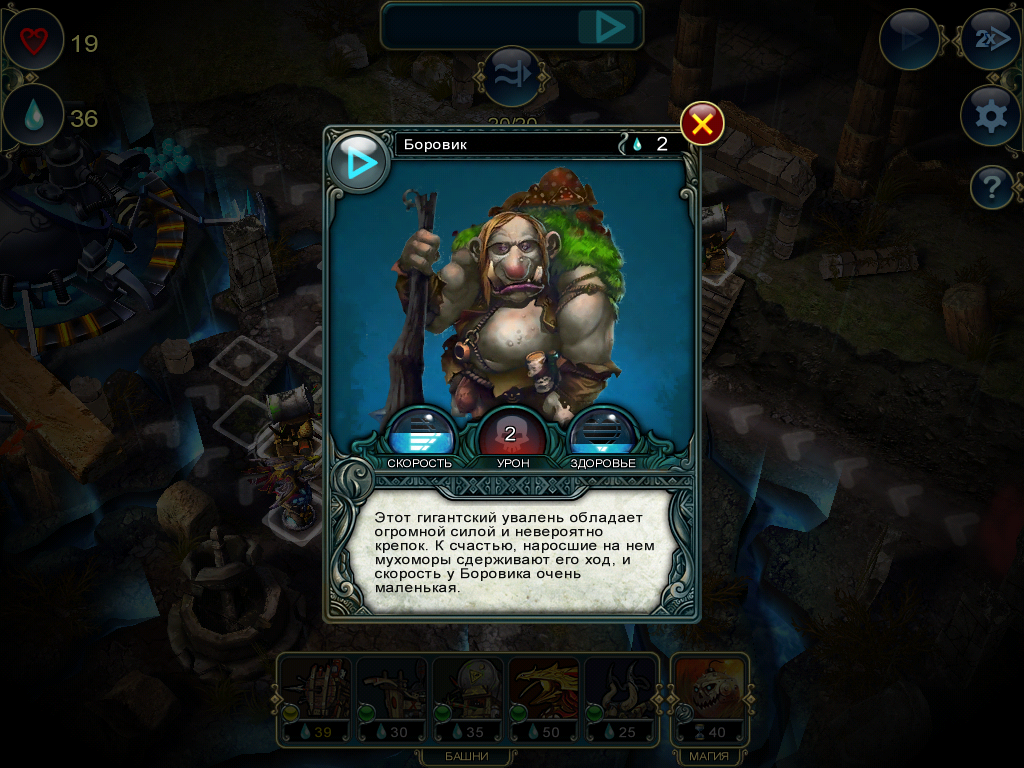
Task: Open the gear settings menu
Action: [990, 116]
